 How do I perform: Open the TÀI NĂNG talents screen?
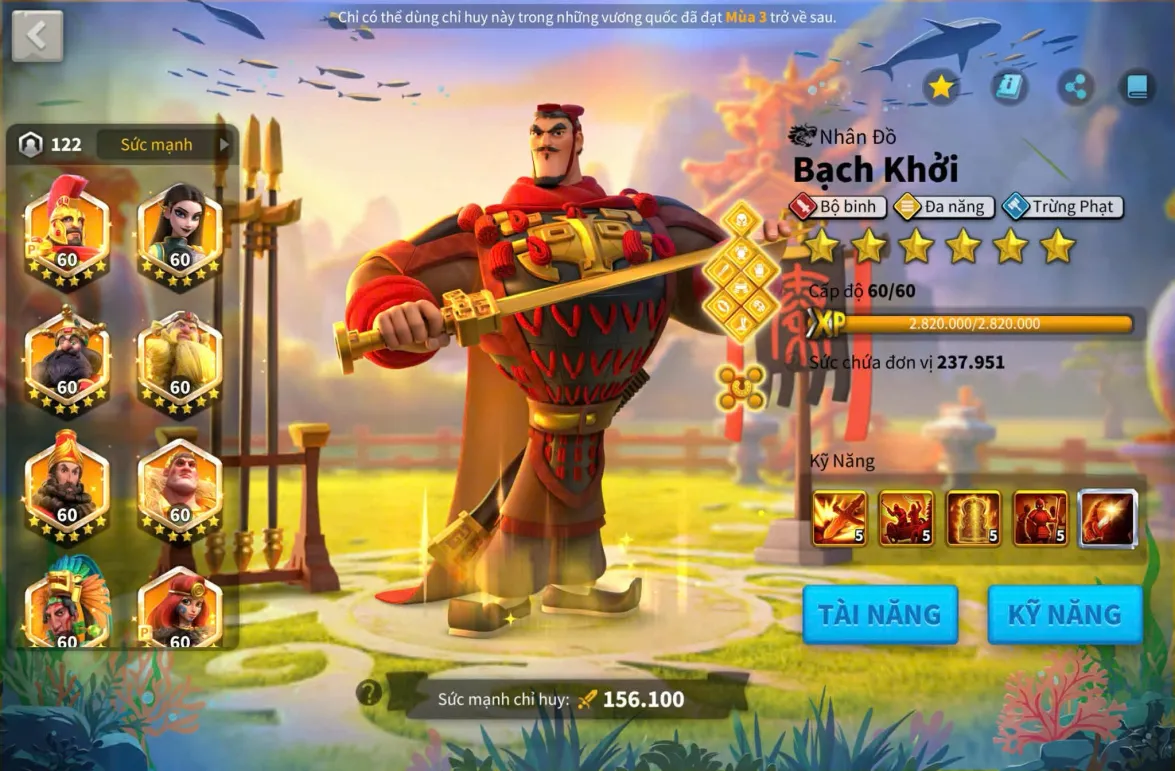point(880,614)
